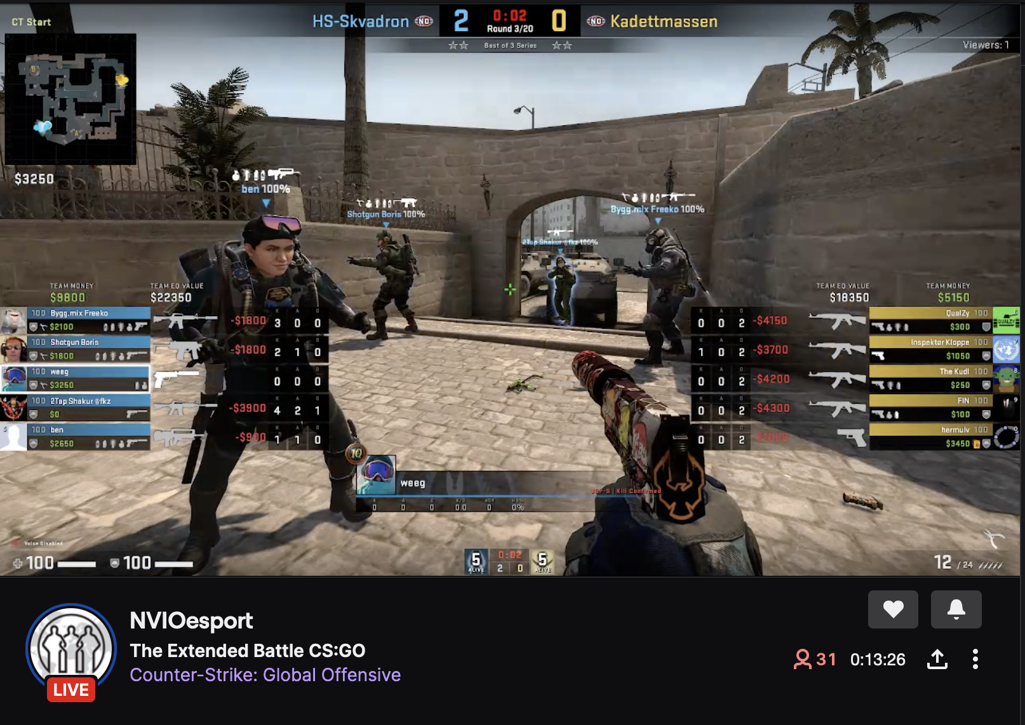Image resolution: width=1025 pixels, height=725 pixels.
Task: Open the three-dot more options menu
Action: [975, 659]
